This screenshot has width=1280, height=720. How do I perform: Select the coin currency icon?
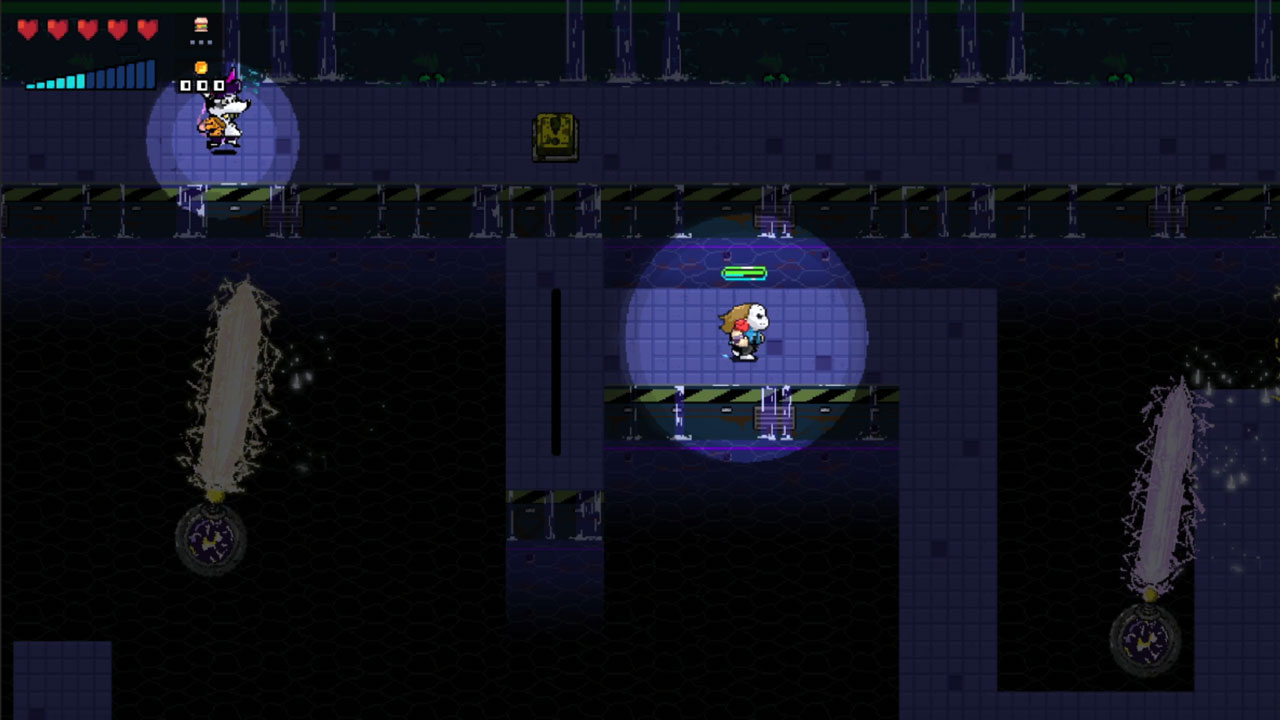200,65
